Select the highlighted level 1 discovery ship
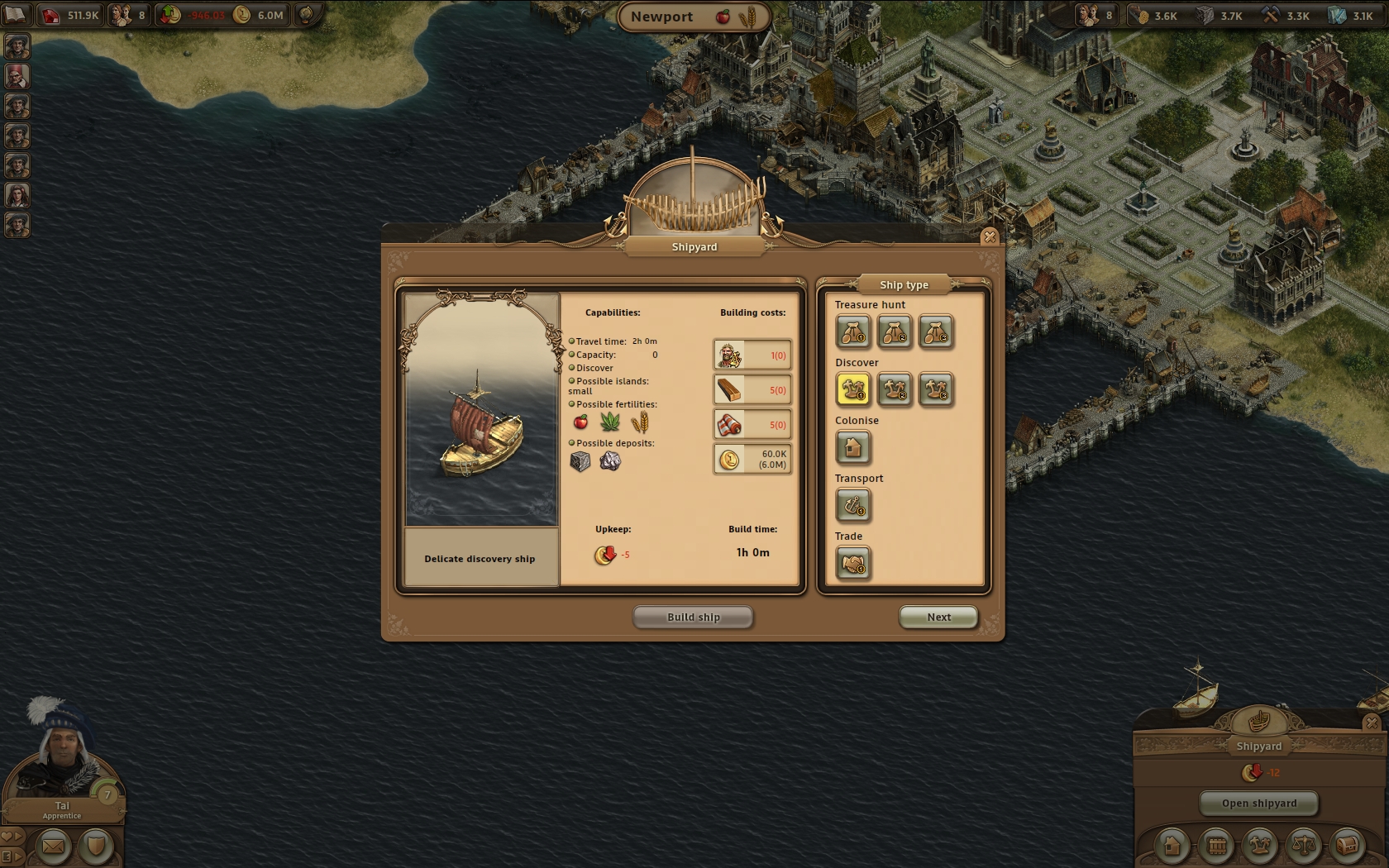Viewport: 1389px width, 868px height. tap(853, 389)
